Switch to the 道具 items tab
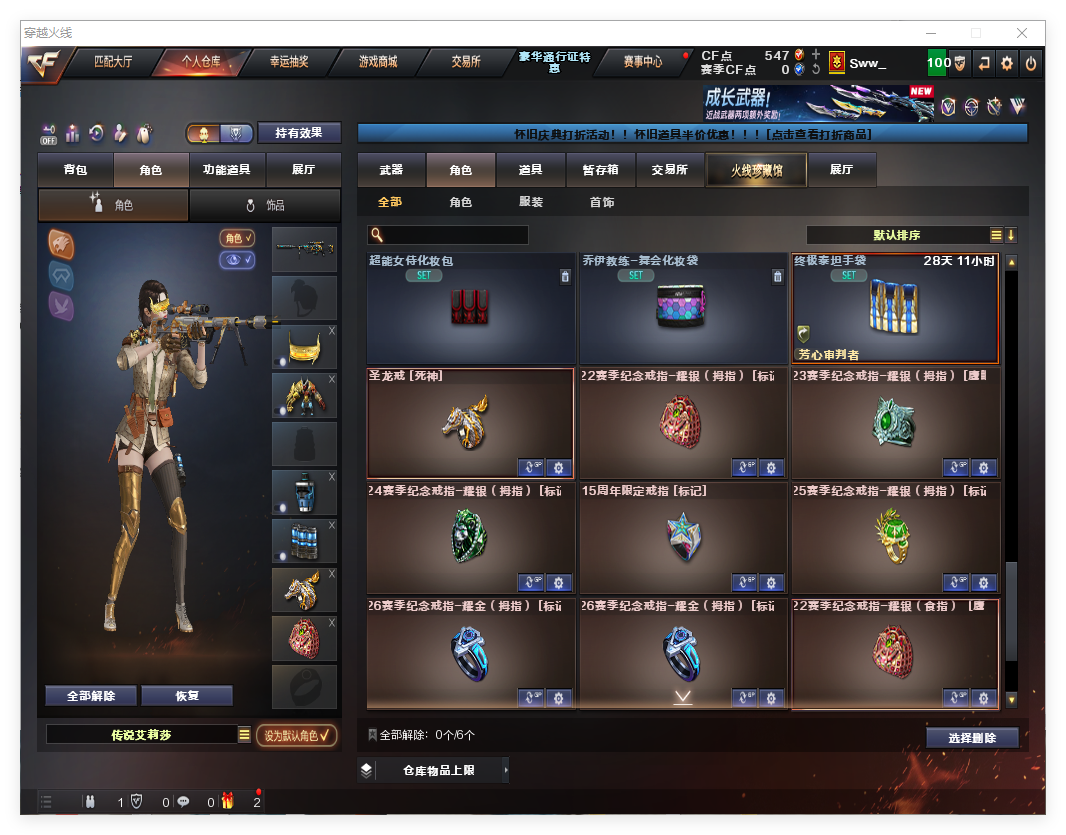Image resolution: width=1066 pixels, height=835 pixels. coord(531,170)
